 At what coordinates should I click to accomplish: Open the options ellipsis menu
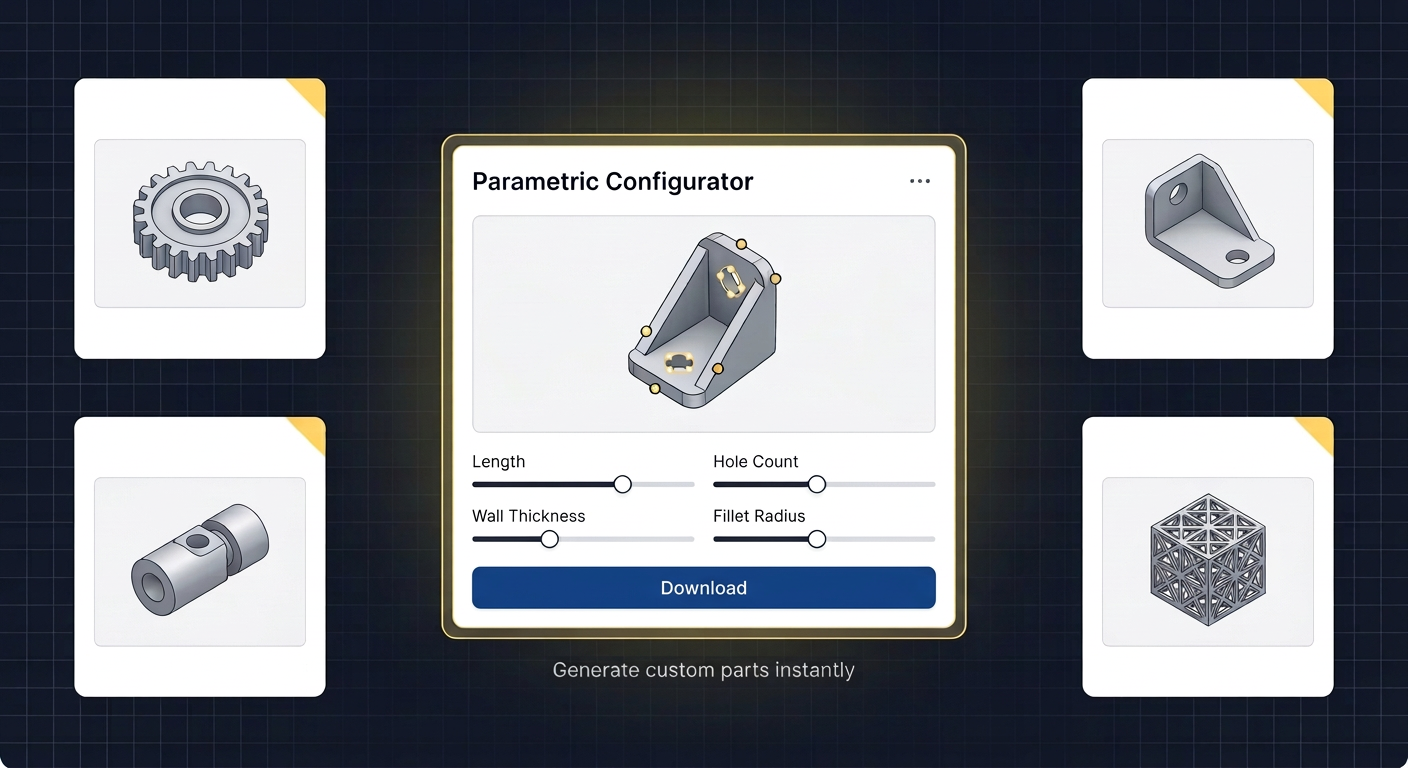[919, 181]
